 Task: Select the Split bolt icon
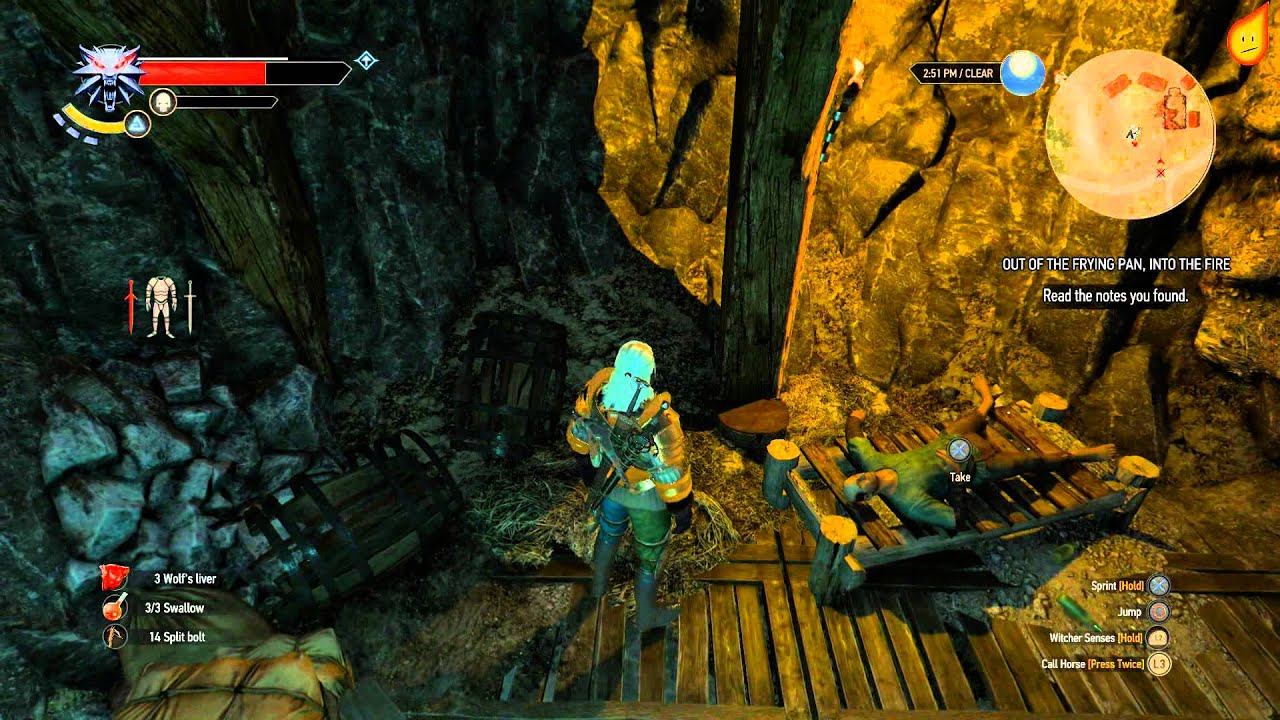pyautogui.click(x=113, y=635)
